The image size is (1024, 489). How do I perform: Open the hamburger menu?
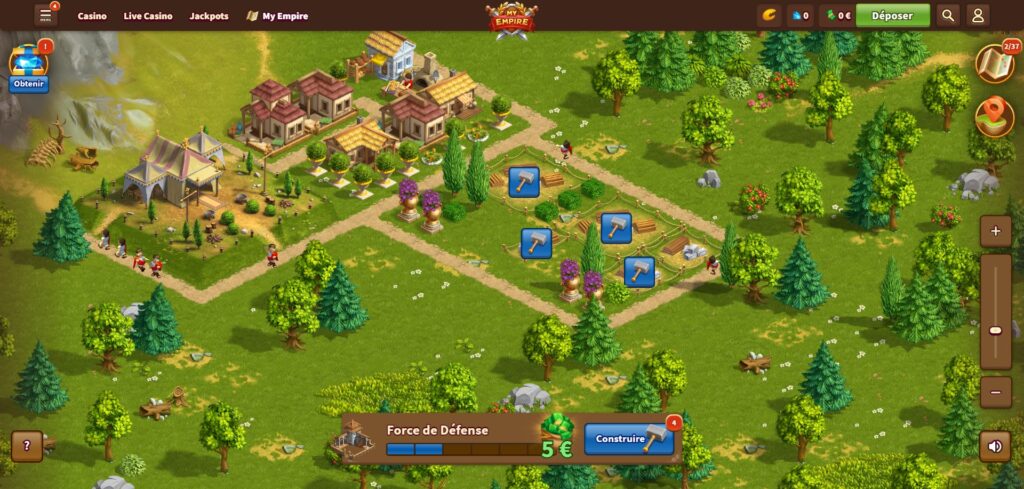[x=45, y=16]
